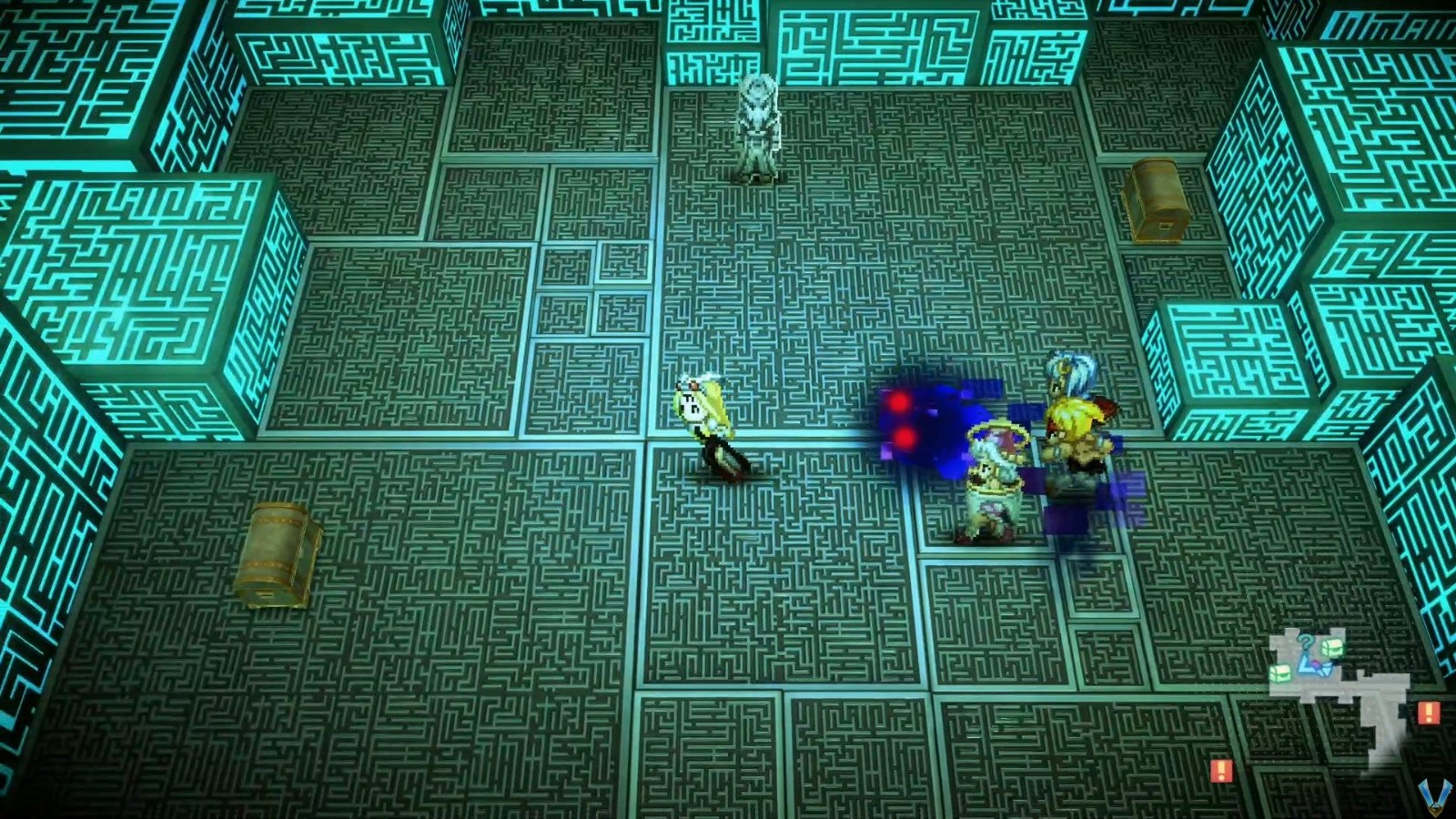
Task: Select the green chest icon on the minimap's right
Action: tap(1333, 647)
